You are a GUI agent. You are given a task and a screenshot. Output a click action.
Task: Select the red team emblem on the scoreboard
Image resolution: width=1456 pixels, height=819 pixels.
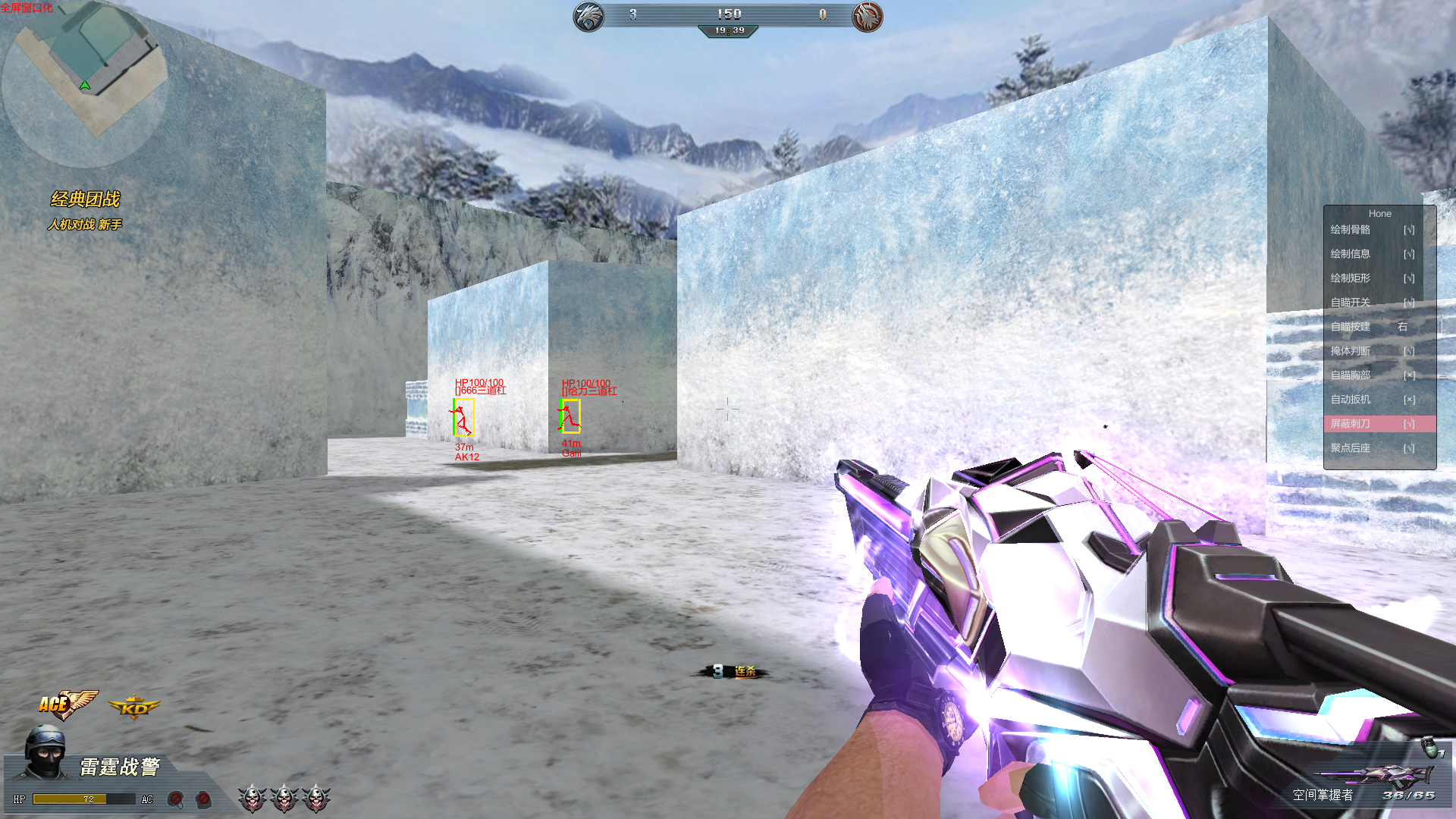867,16
